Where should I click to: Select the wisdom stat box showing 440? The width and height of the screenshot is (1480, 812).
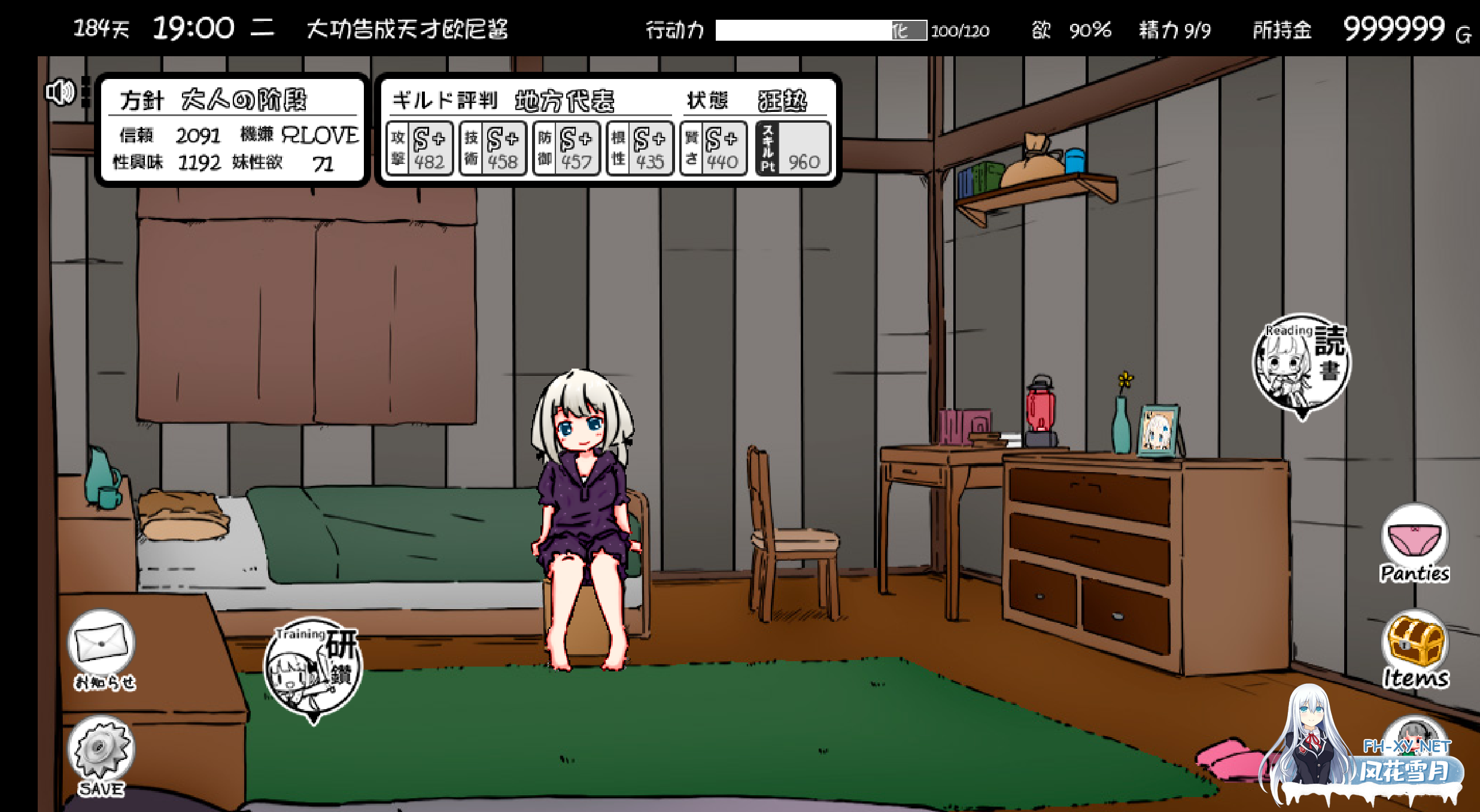tap(713, 149)
